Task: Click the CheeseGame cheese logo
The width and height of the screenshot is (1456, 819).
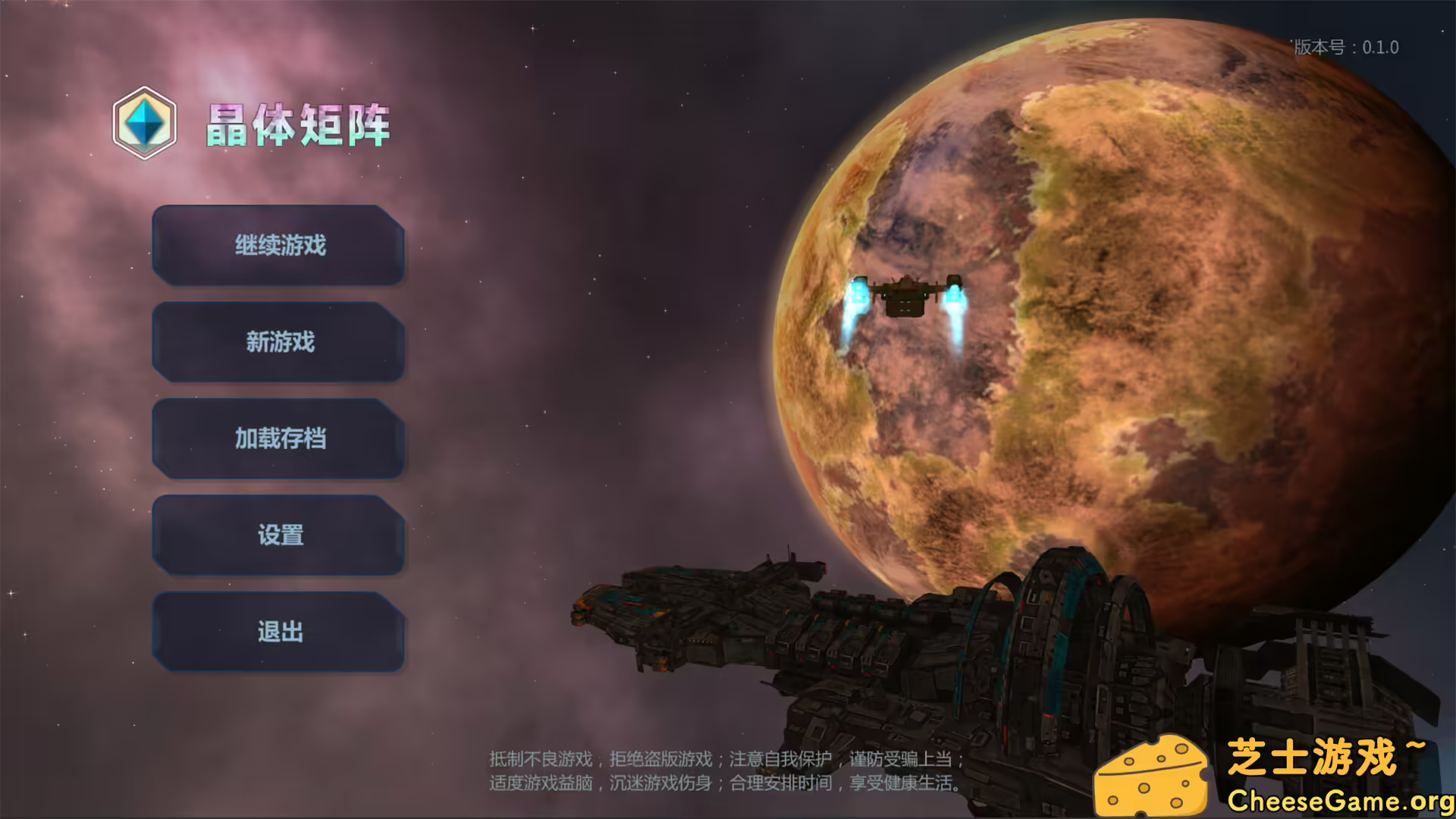Action: click(1150, 773)
